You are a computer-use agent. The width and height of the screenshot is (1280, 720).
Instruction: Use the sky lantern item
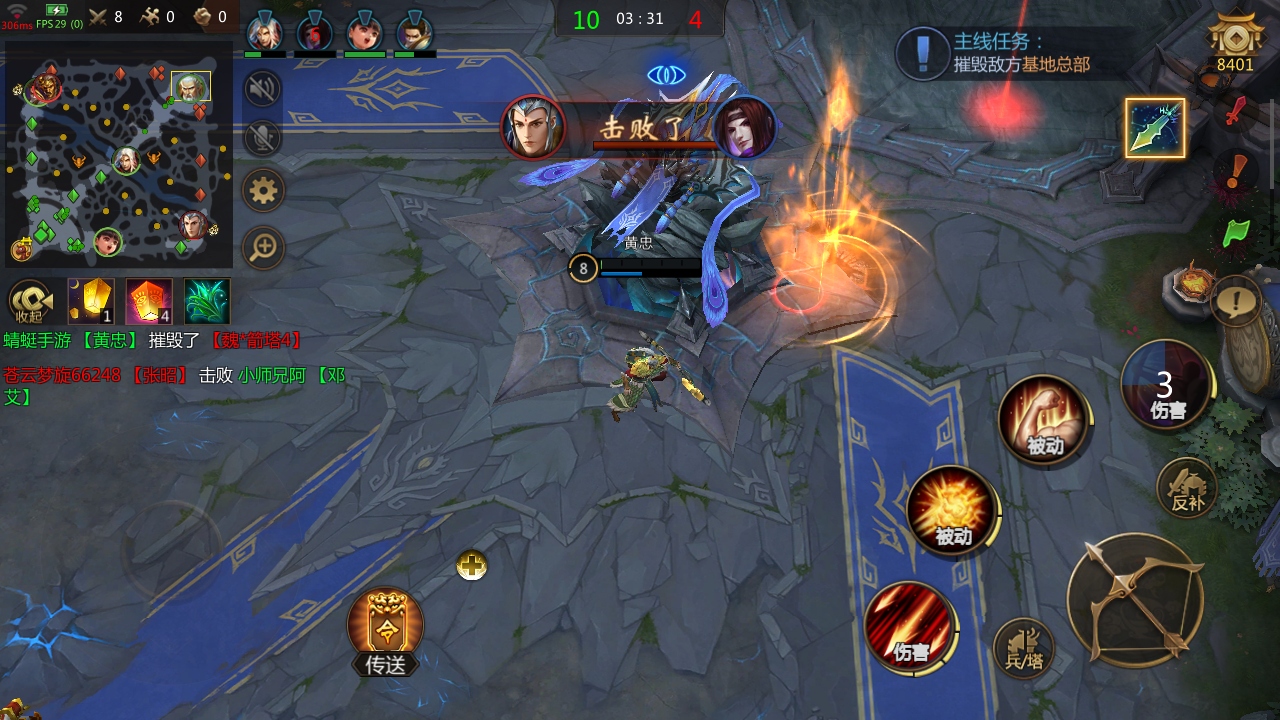[91, 301]
